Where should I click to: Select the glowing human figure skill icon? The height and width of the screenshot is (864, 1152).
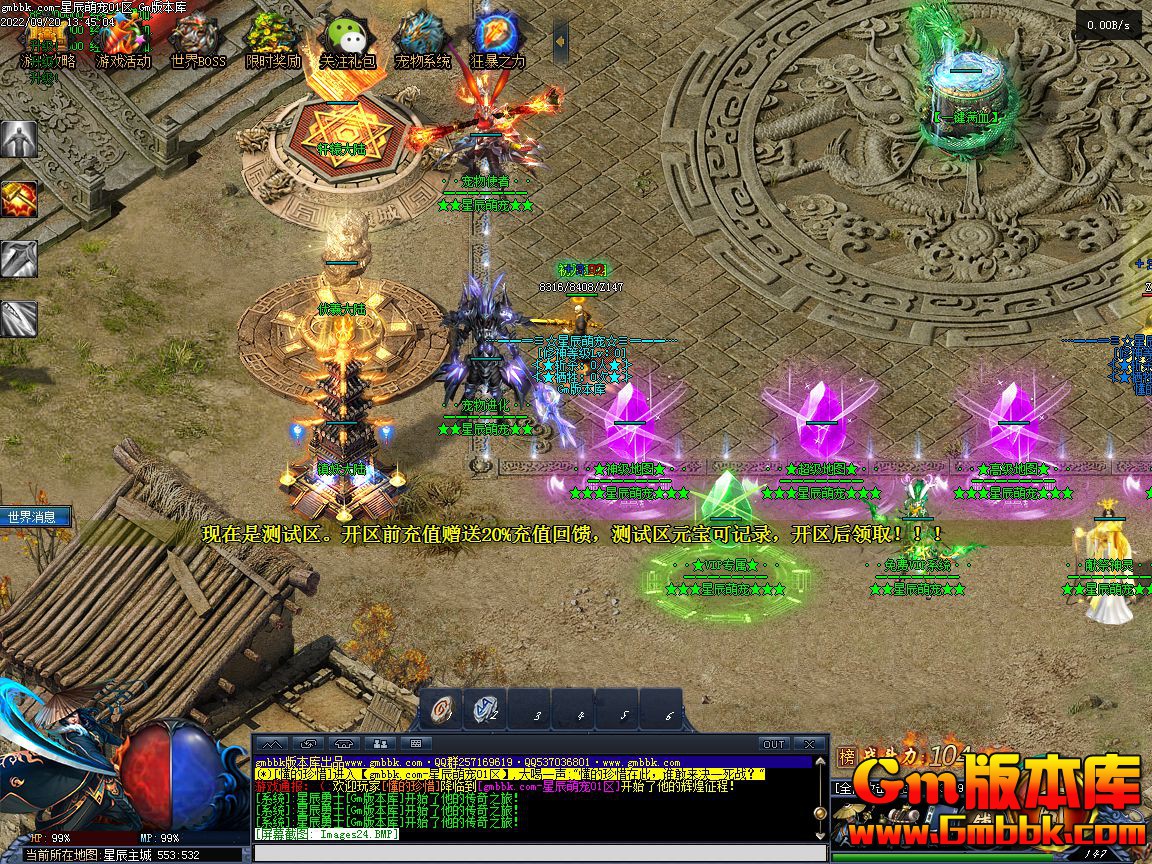(19, 139)
